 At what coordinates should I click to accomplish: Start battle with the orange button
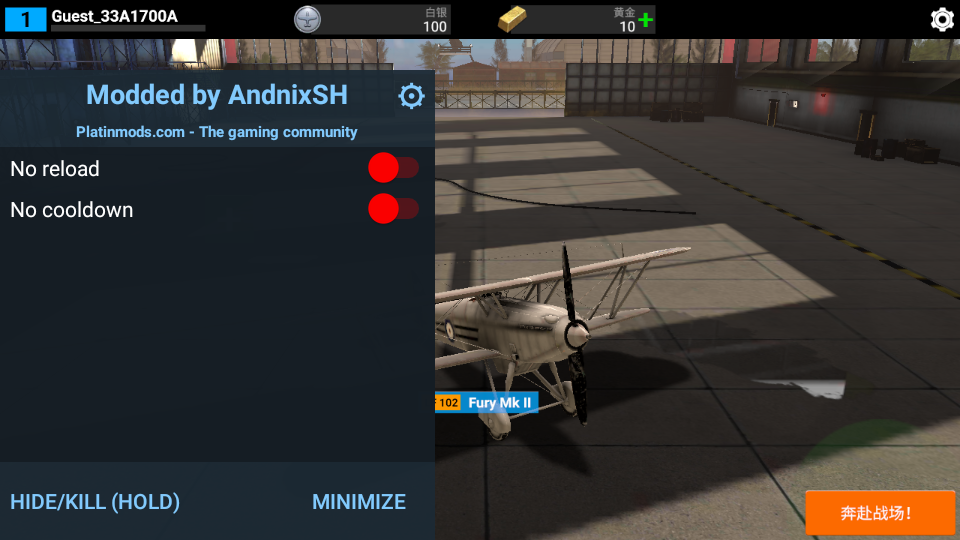pyautogui.click(x=880, y=513)
